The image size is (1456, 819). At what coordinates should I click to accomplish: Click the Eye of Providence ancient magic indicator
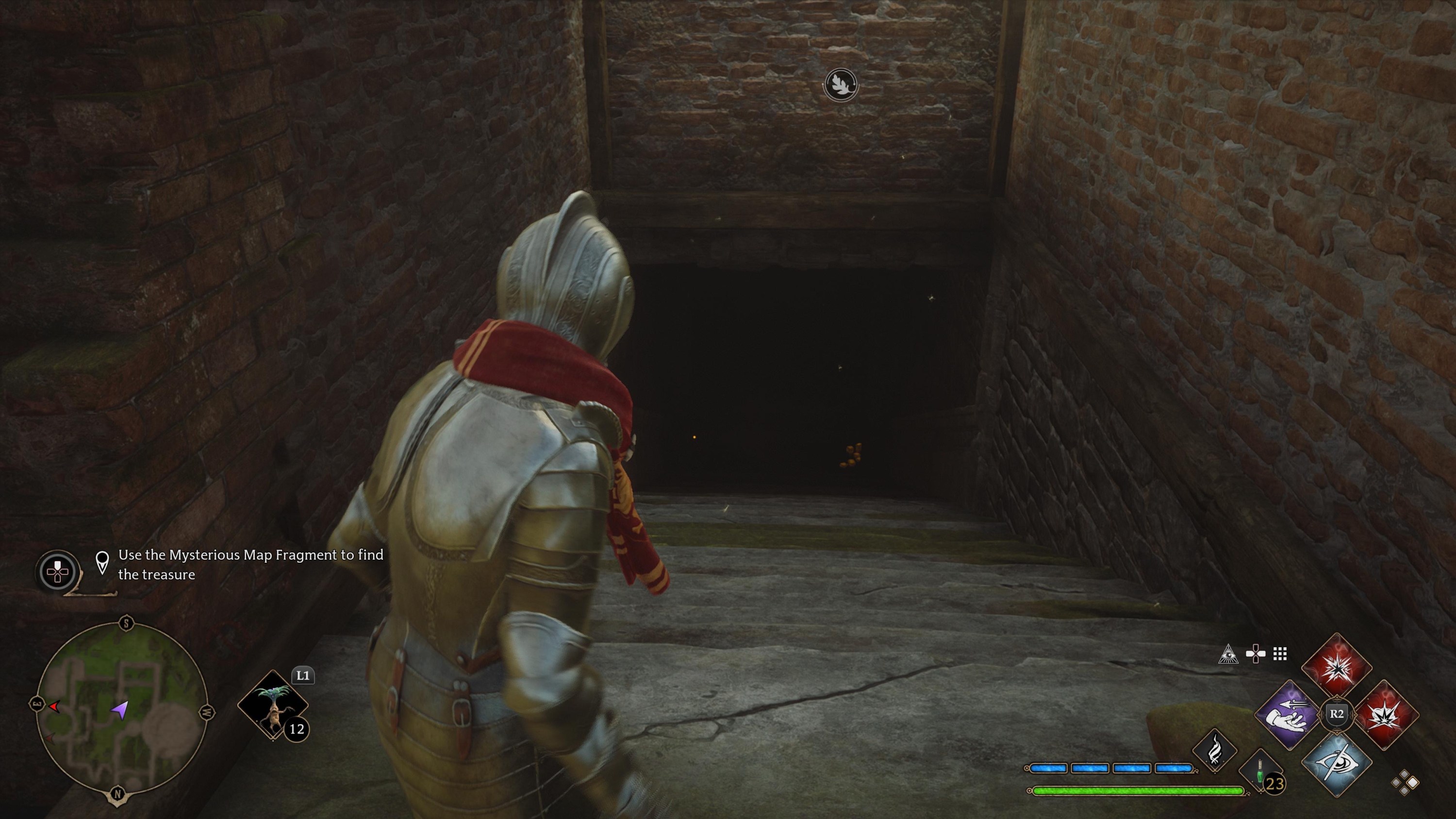pyautogui.click(x=1229, y=654)
